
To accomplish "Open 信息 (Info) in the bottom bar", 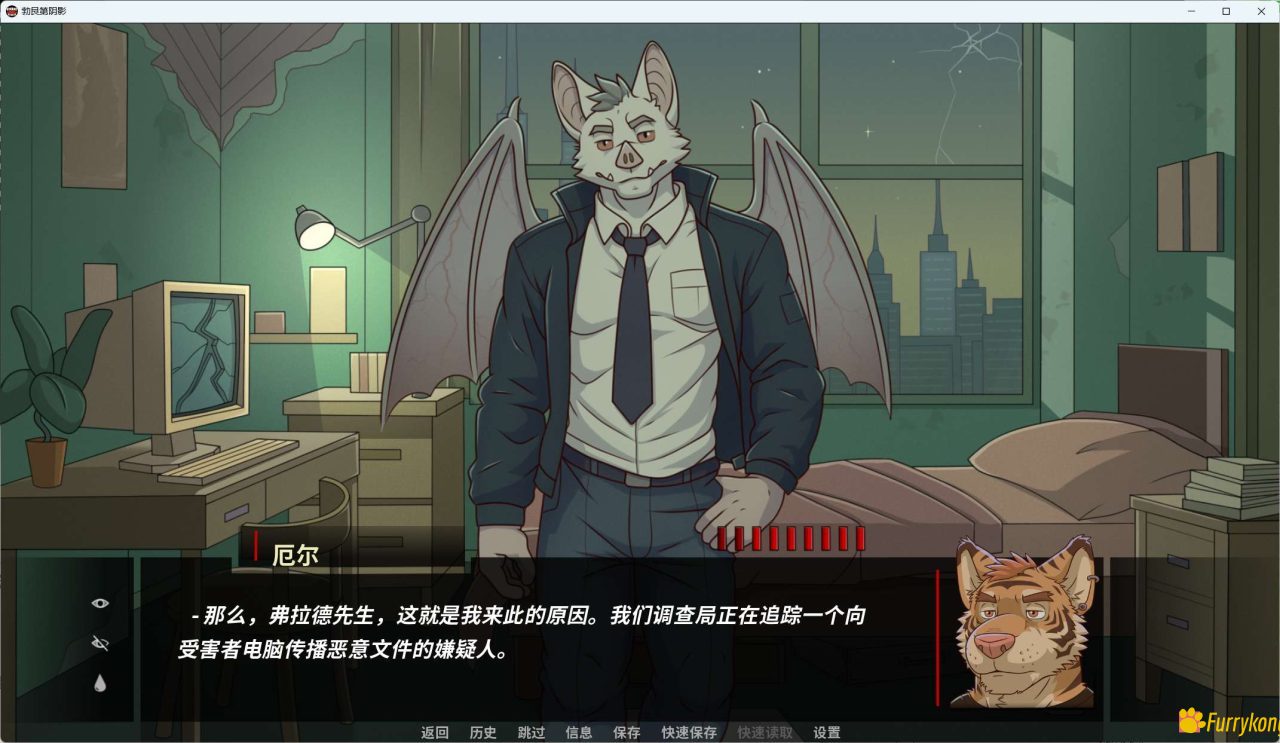I will (578, 732).
